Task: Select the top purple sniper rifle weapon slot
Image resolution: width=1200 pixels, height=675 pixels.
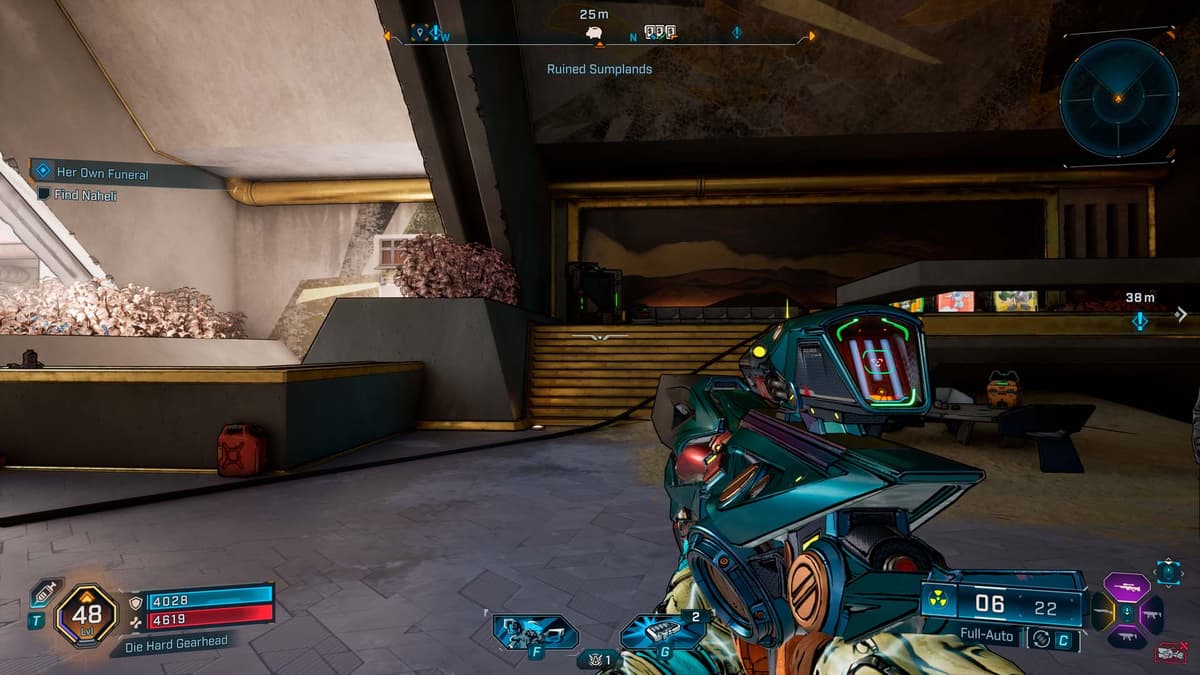Action: click(x=1126, y=588)
